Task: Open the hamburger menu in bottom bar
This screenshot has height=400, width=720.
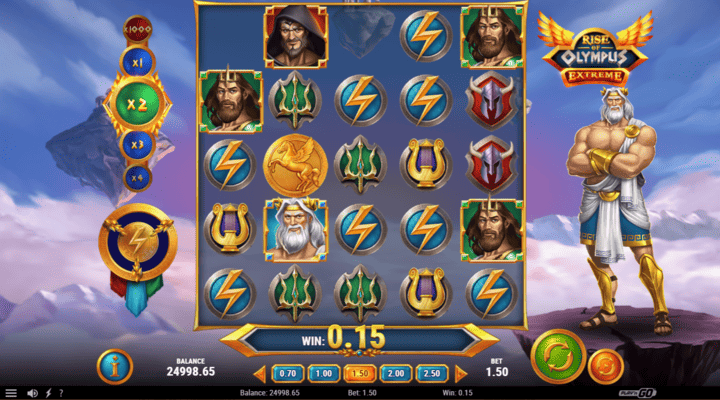Action: (x=10, y=393)
